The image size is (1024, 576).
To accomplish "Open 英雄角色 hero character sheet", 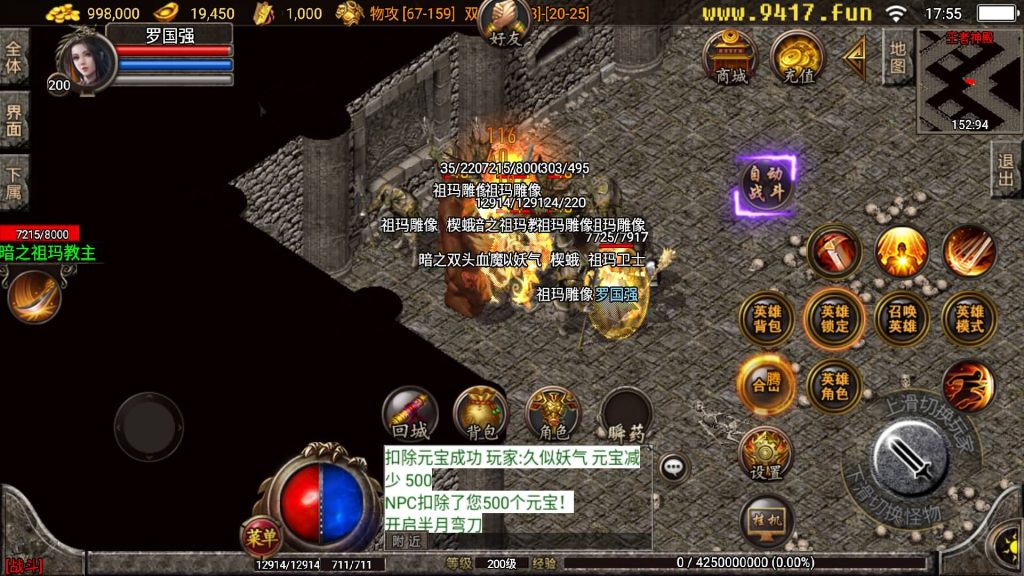I will tap(834, 385).
